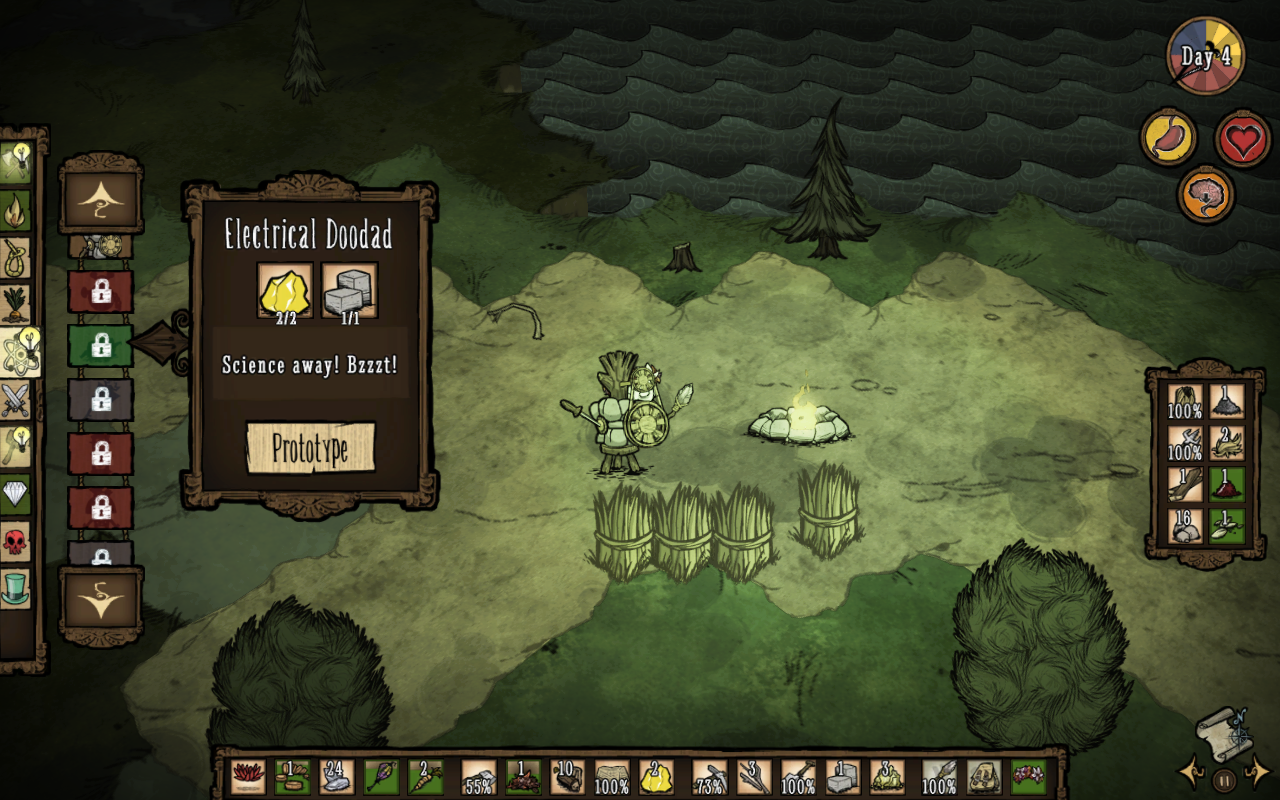Pick the carrot in the inventory bar

(x=423, y=777)
